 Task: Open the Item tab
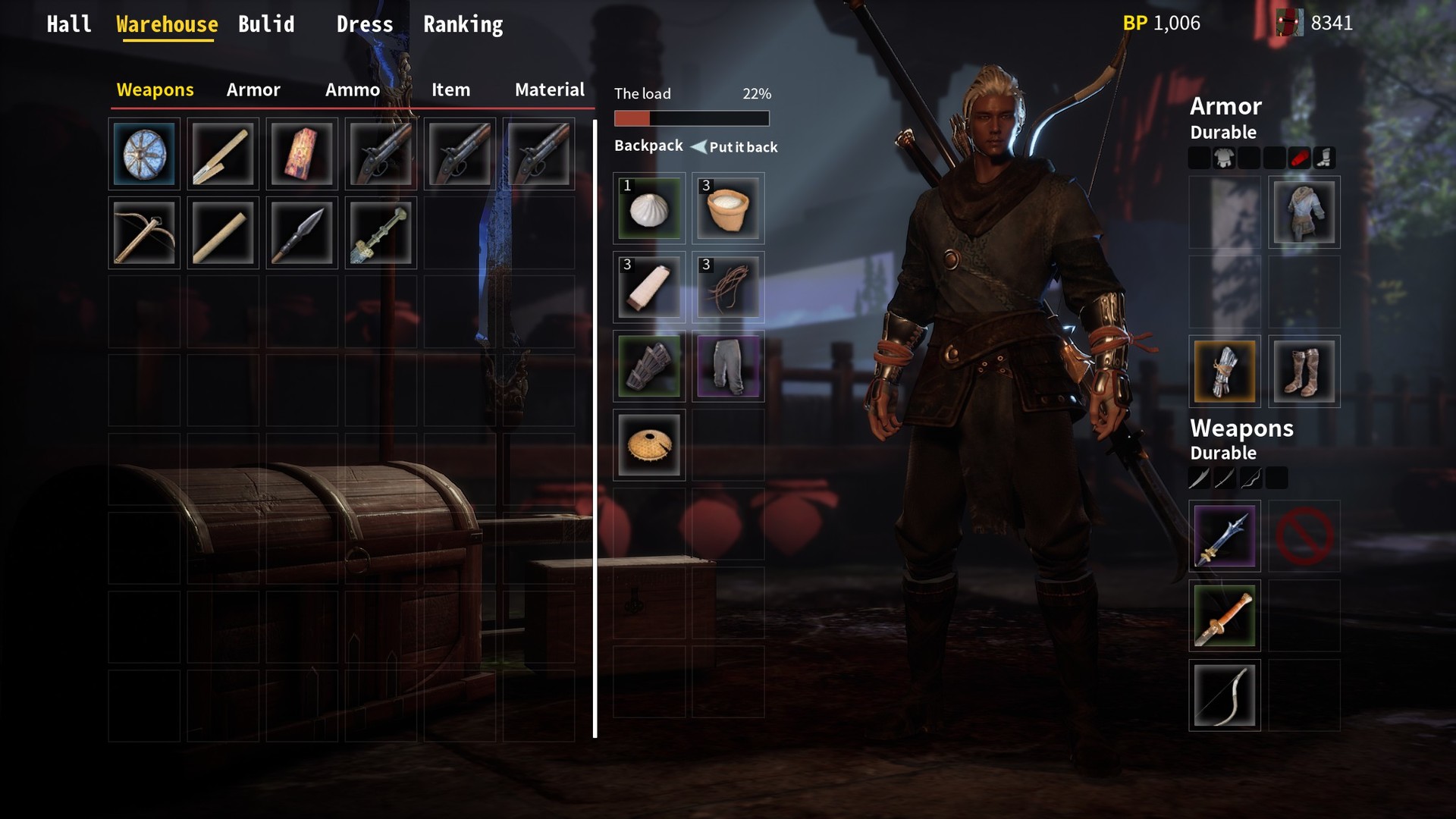[450, 90]
